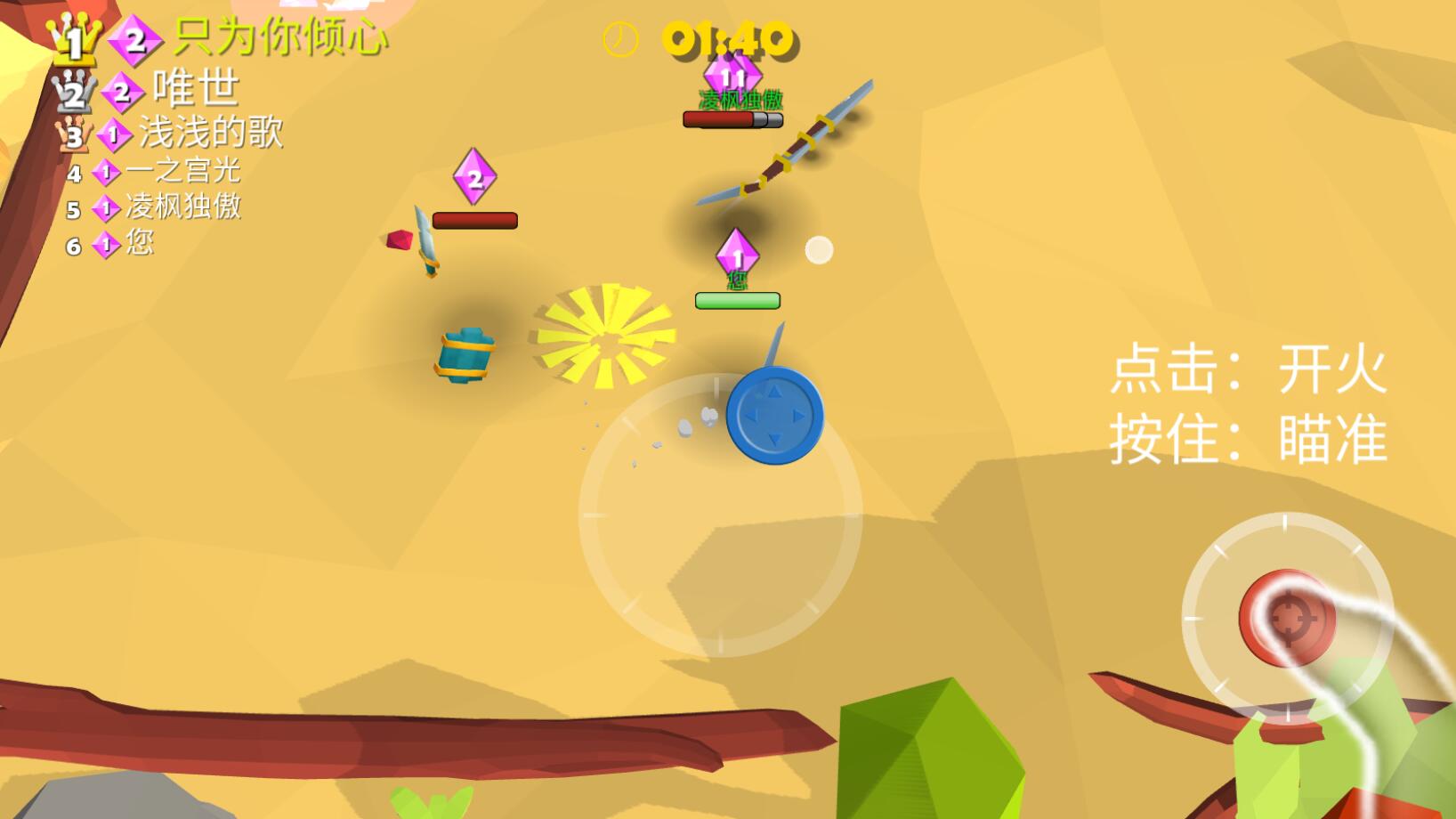The height and width of the screenshot is (819, 1456).
Task: Tap the red crosshair fire button
Action: (1286, 619)
